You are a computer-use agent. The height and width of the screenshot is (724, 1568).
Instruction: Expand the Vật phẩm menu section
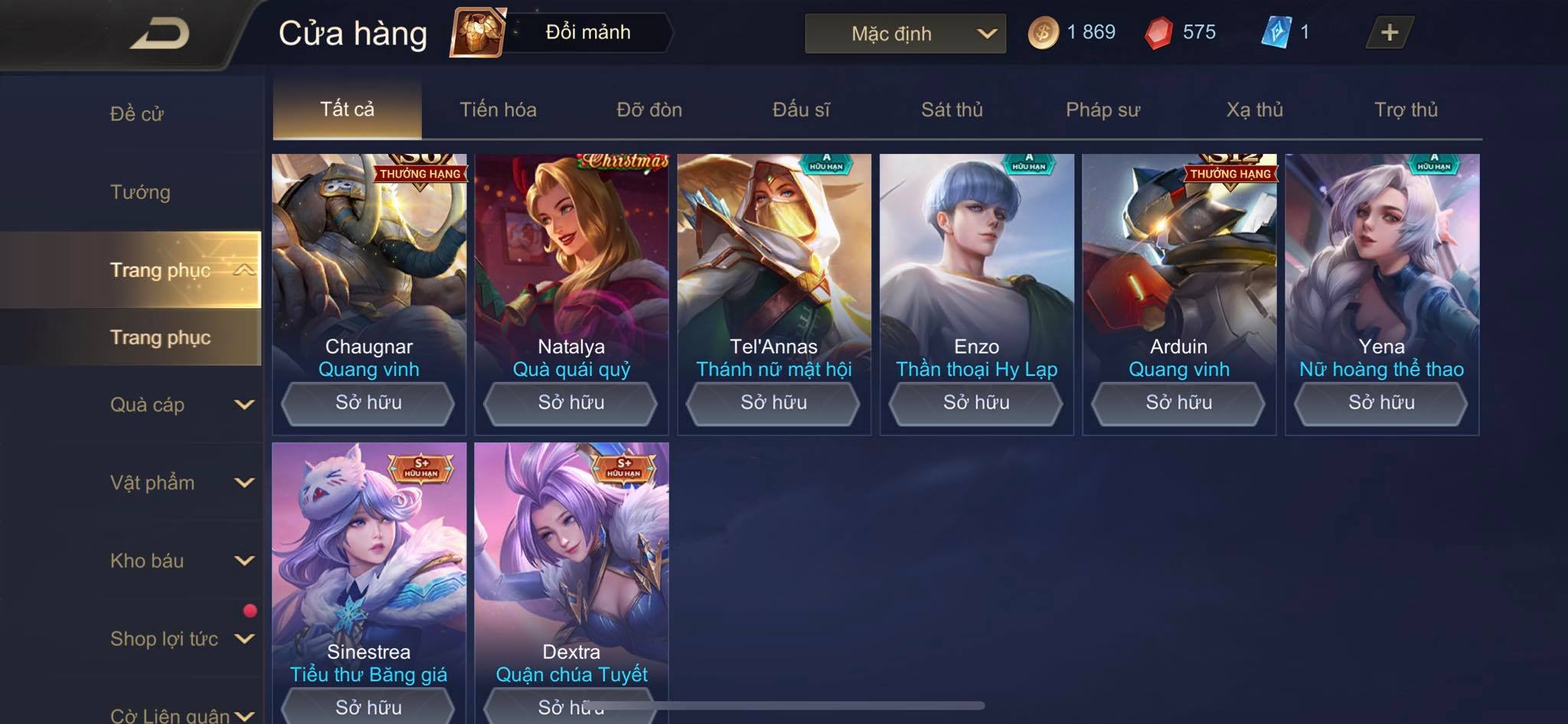[181, 483]
